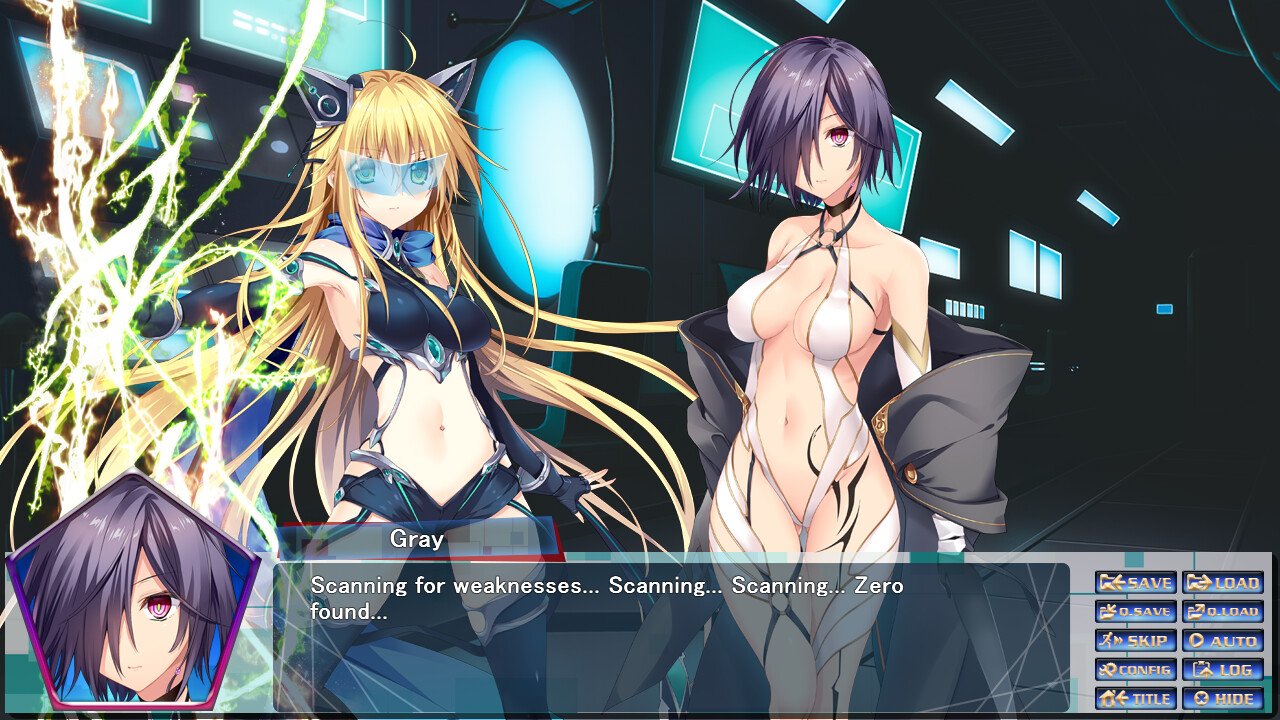The height and width of the screenshot is (720, 1280).
Task: Turn on AUTO text advance
Action: pyautogui.click(x=1222, y=641)
